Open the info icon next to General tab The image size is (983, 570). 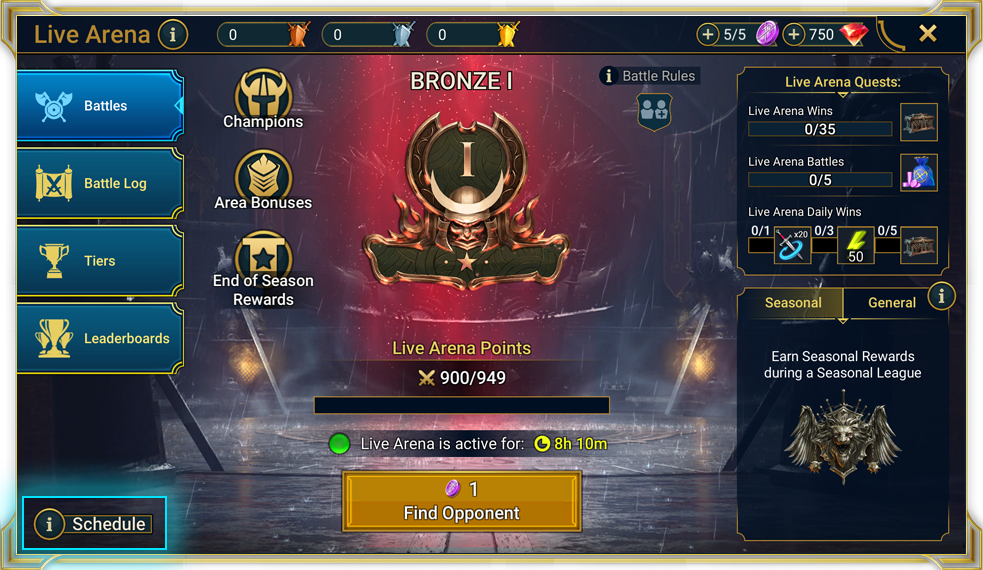[x=941, y=297]
